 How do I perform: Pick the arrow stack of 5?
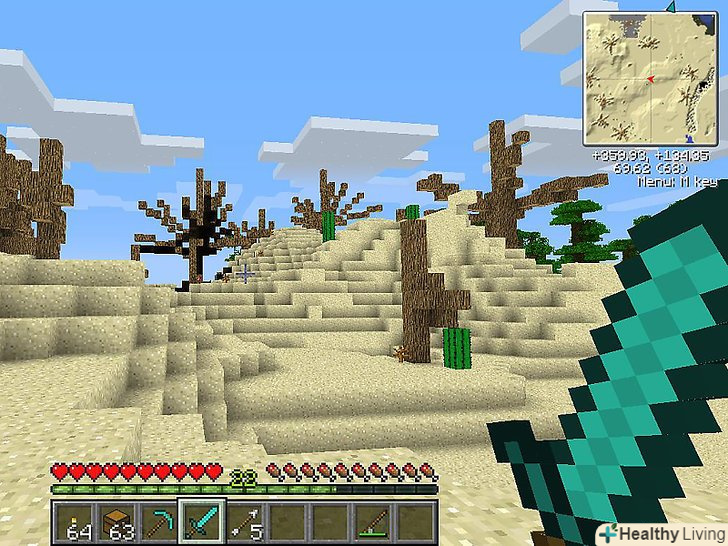(x=244, y=520)
